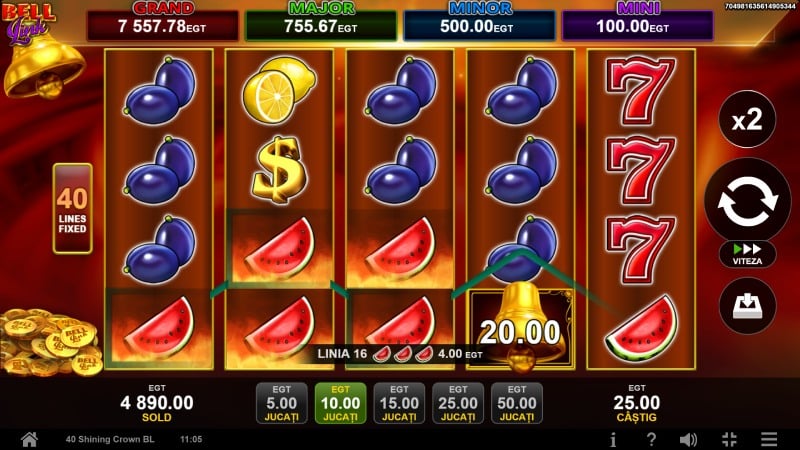Pick the 25.00 EGT bet
The width and height of the screenshot is (800, 450).
pyautogui.click(x=458, y=403)
